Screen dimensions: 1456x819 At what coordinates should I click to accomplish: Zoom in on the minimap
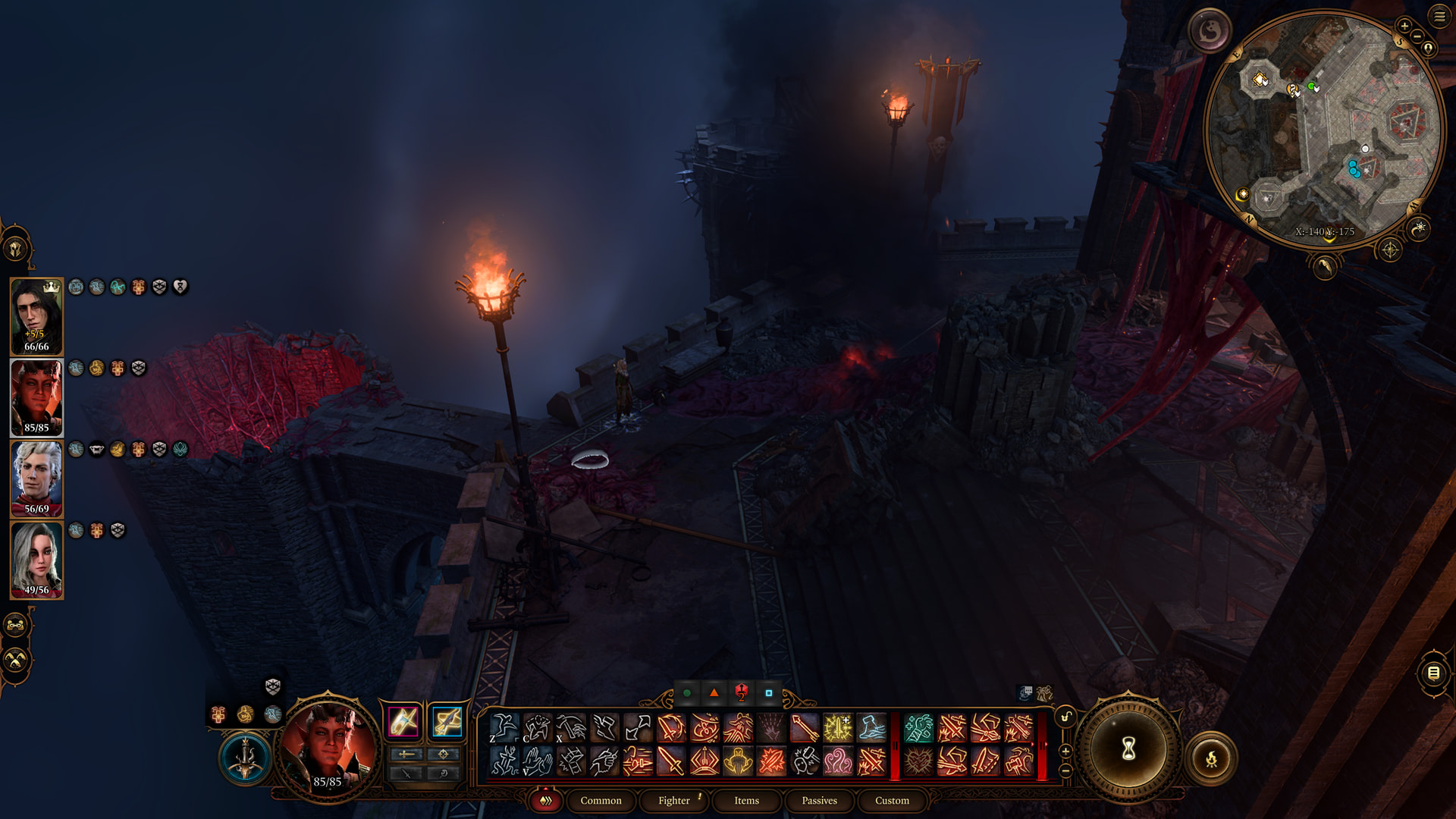1404,27
